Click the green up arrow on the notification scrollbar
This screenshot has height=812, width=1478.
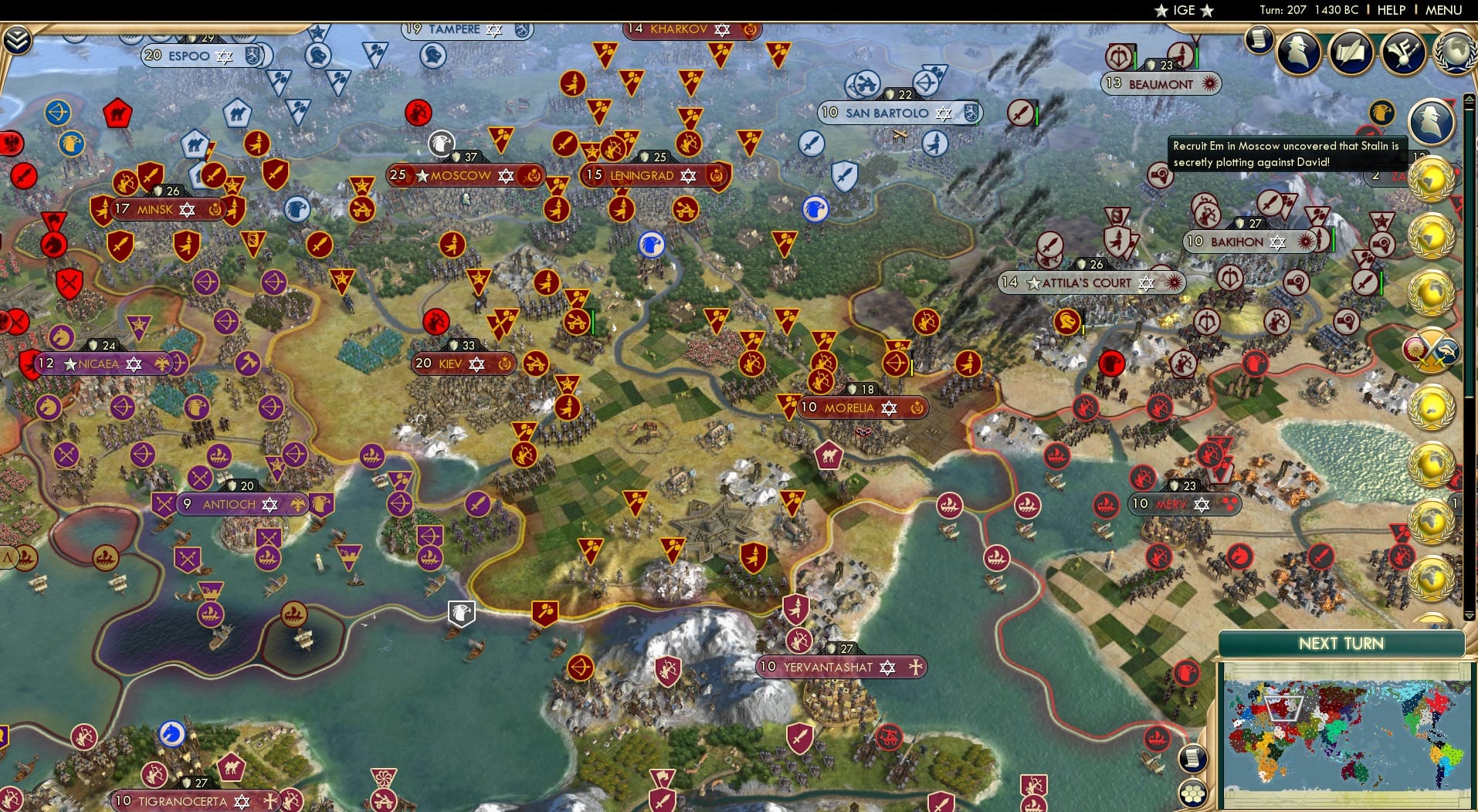click(1468, 100)
